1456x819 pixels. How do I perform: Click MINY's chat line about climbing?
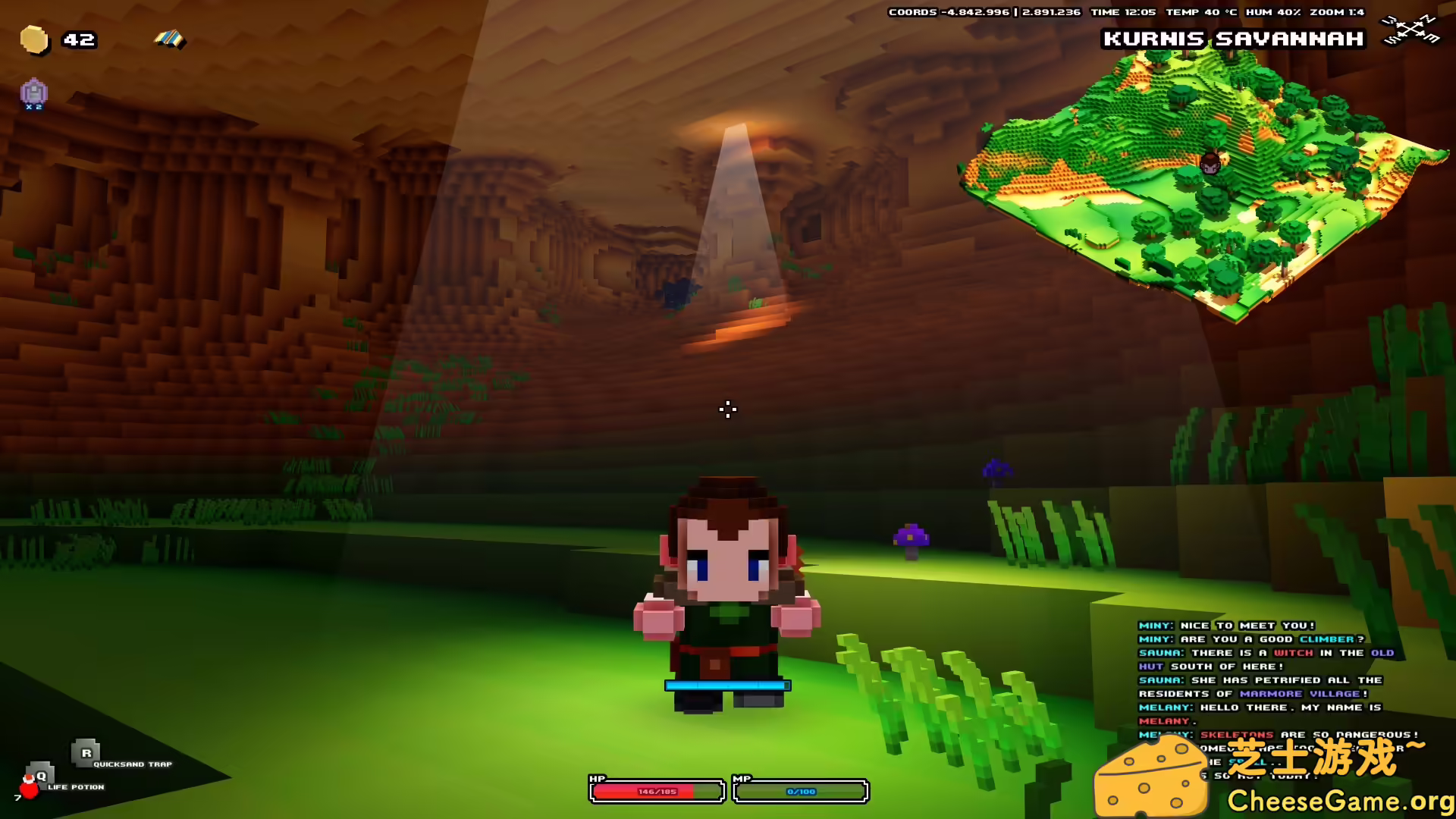tap(1251, 639)
